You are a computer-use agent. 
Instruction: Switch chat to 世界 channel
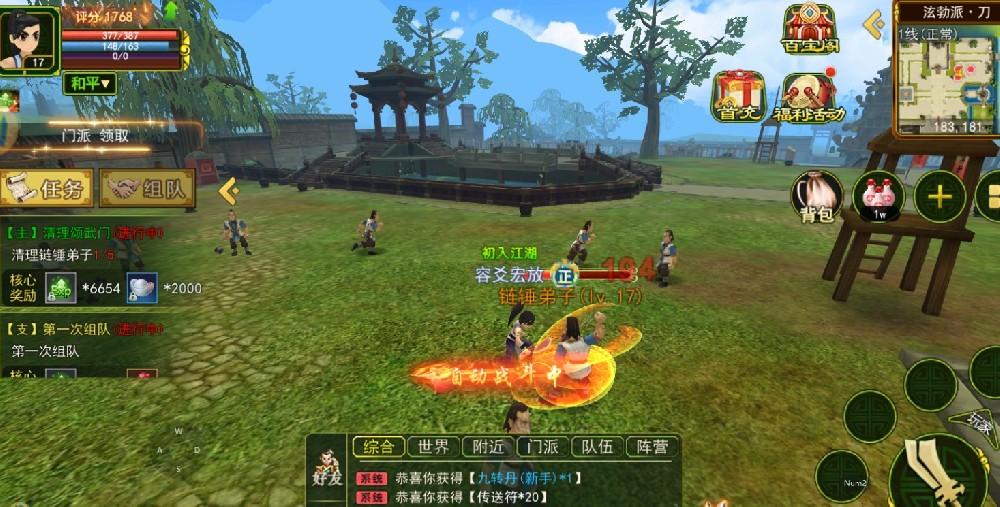434,447
